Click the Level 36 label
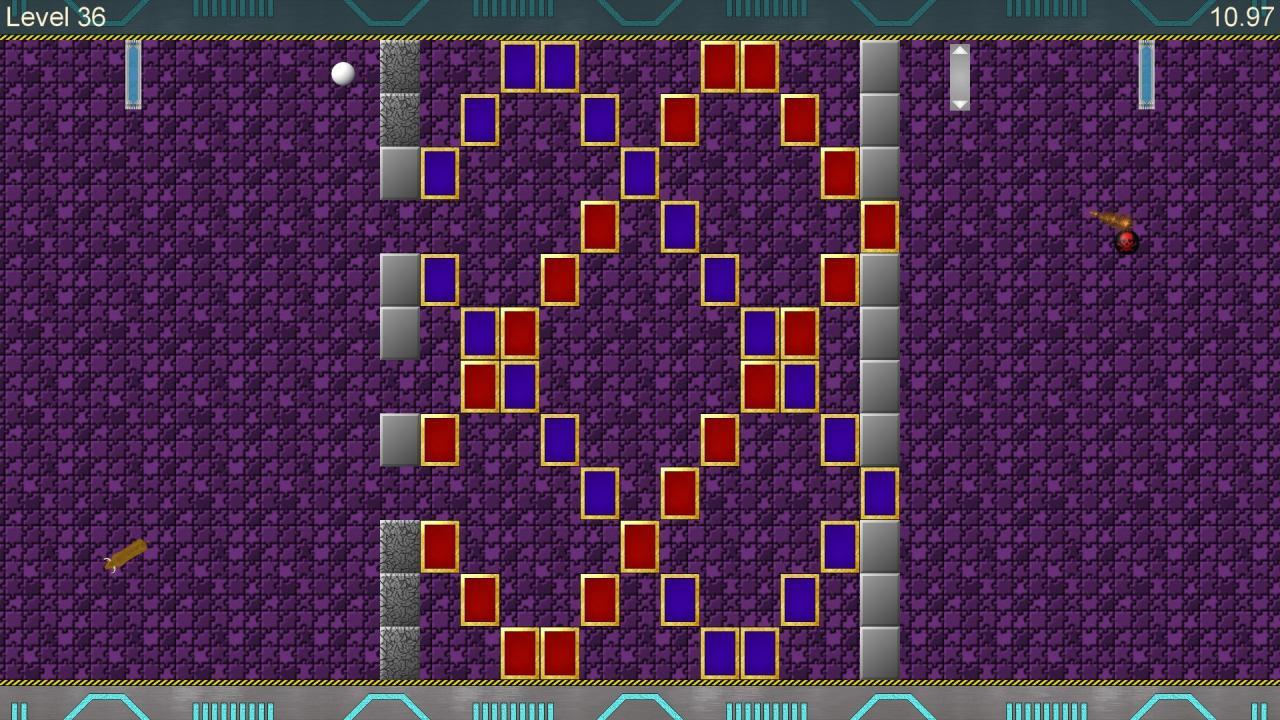This screenshot has height=720, width=1280. [56, 16]
